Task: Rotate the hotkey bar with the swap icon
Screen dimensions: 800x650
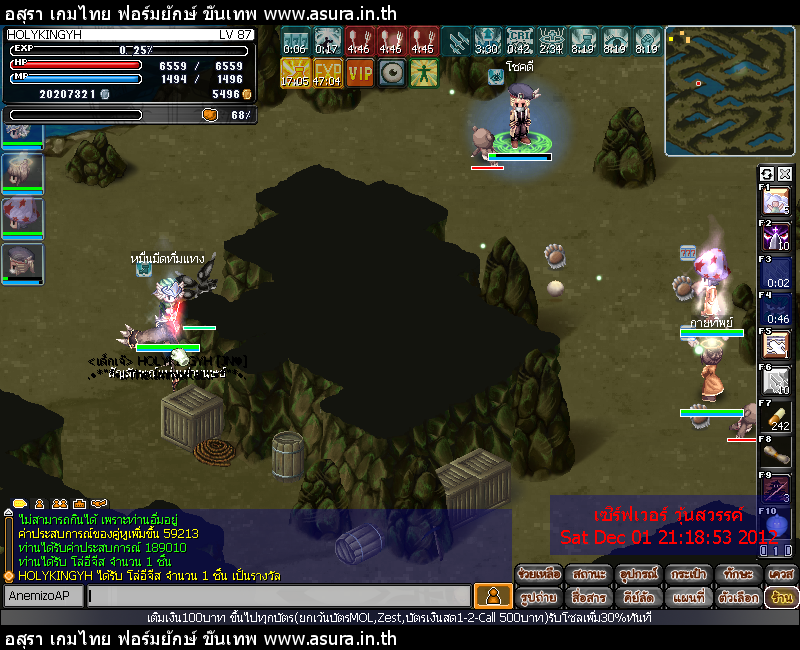Action: point(767,173)
